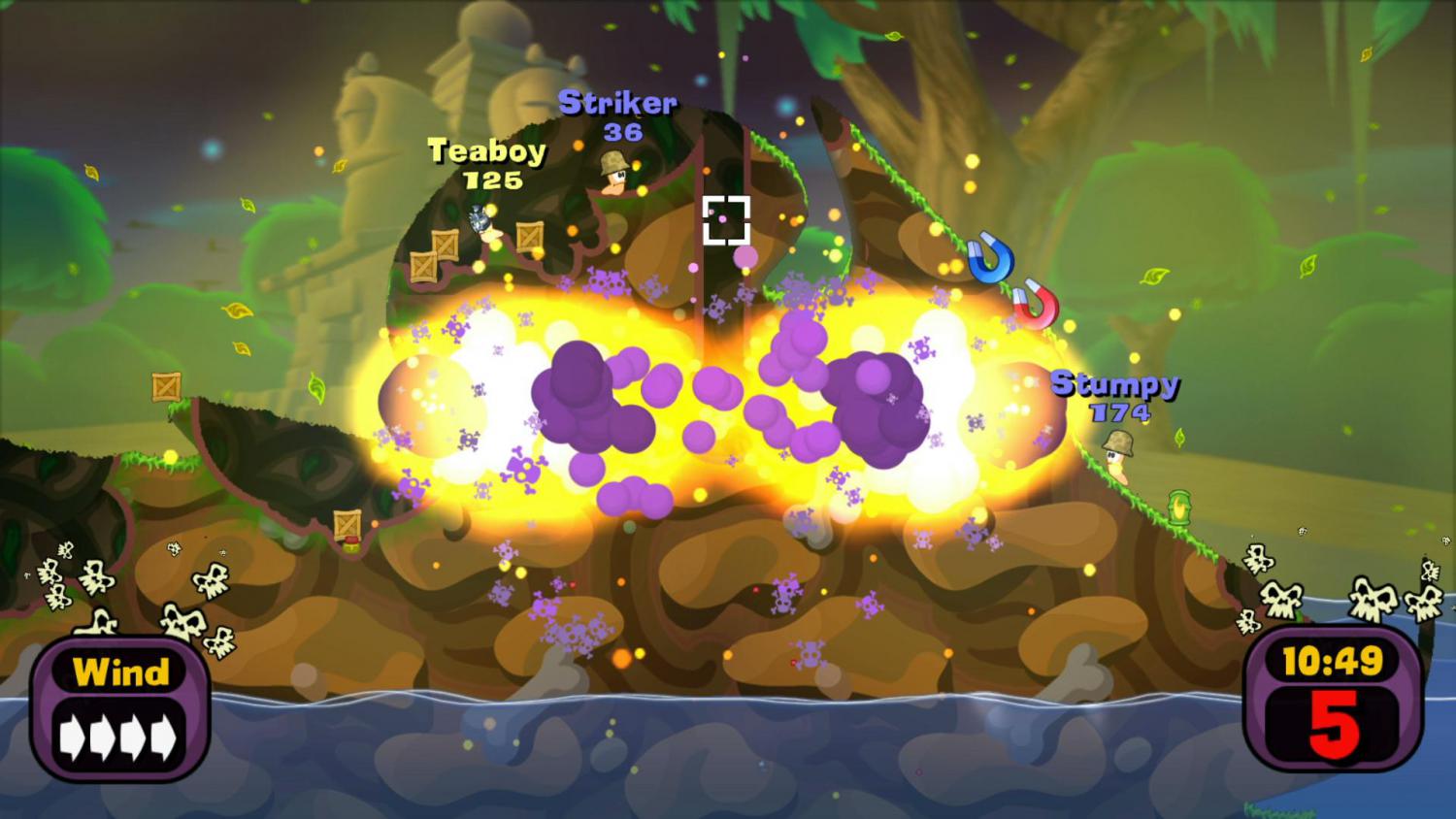This screenshot has height=819, width=1456.
Task: Click the match timer showing 10:49
Action: [x=1334, y=661]
